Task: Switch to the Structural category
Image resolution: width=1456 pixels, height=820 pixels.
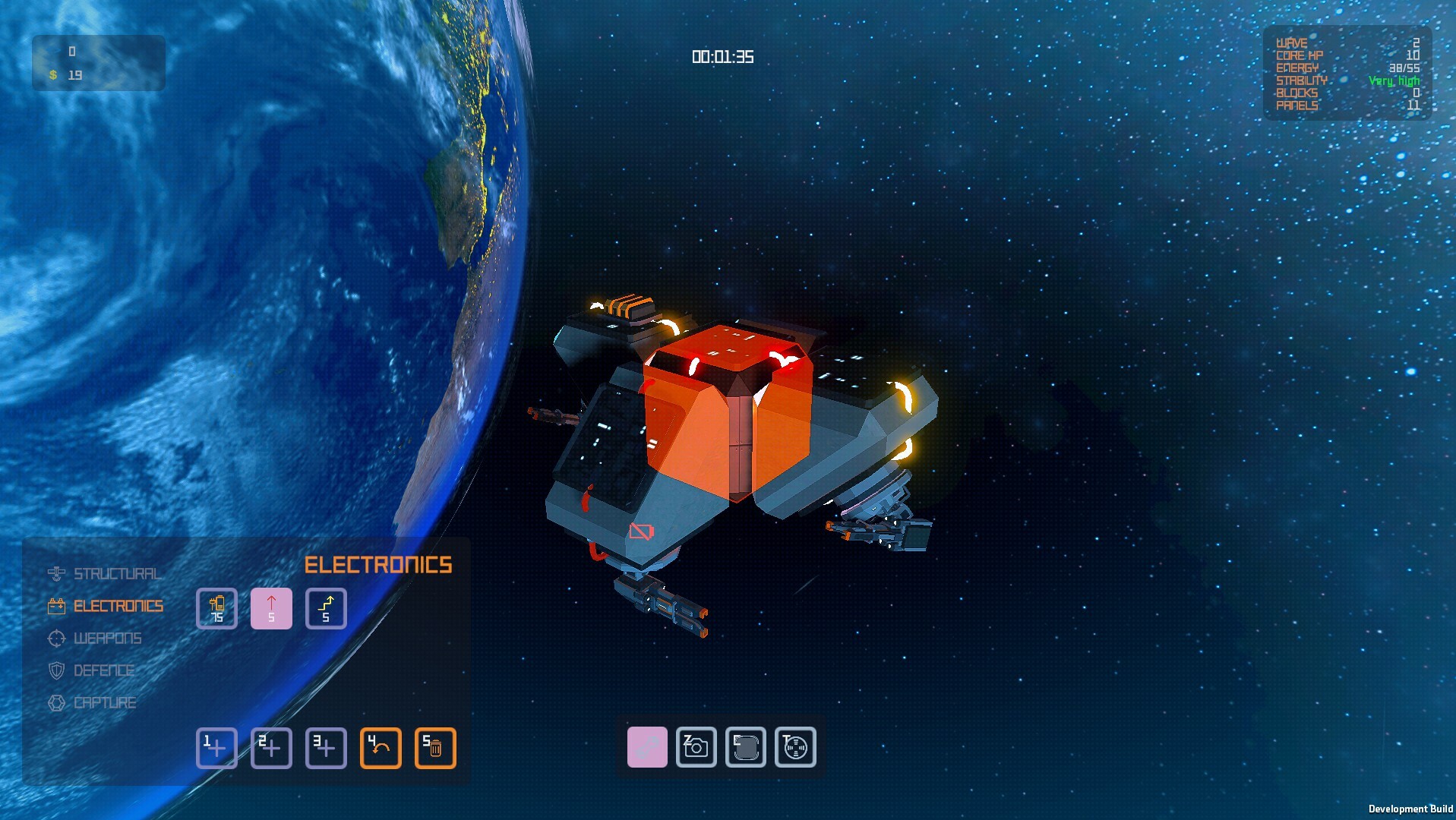Action: [x=116, y=574]
